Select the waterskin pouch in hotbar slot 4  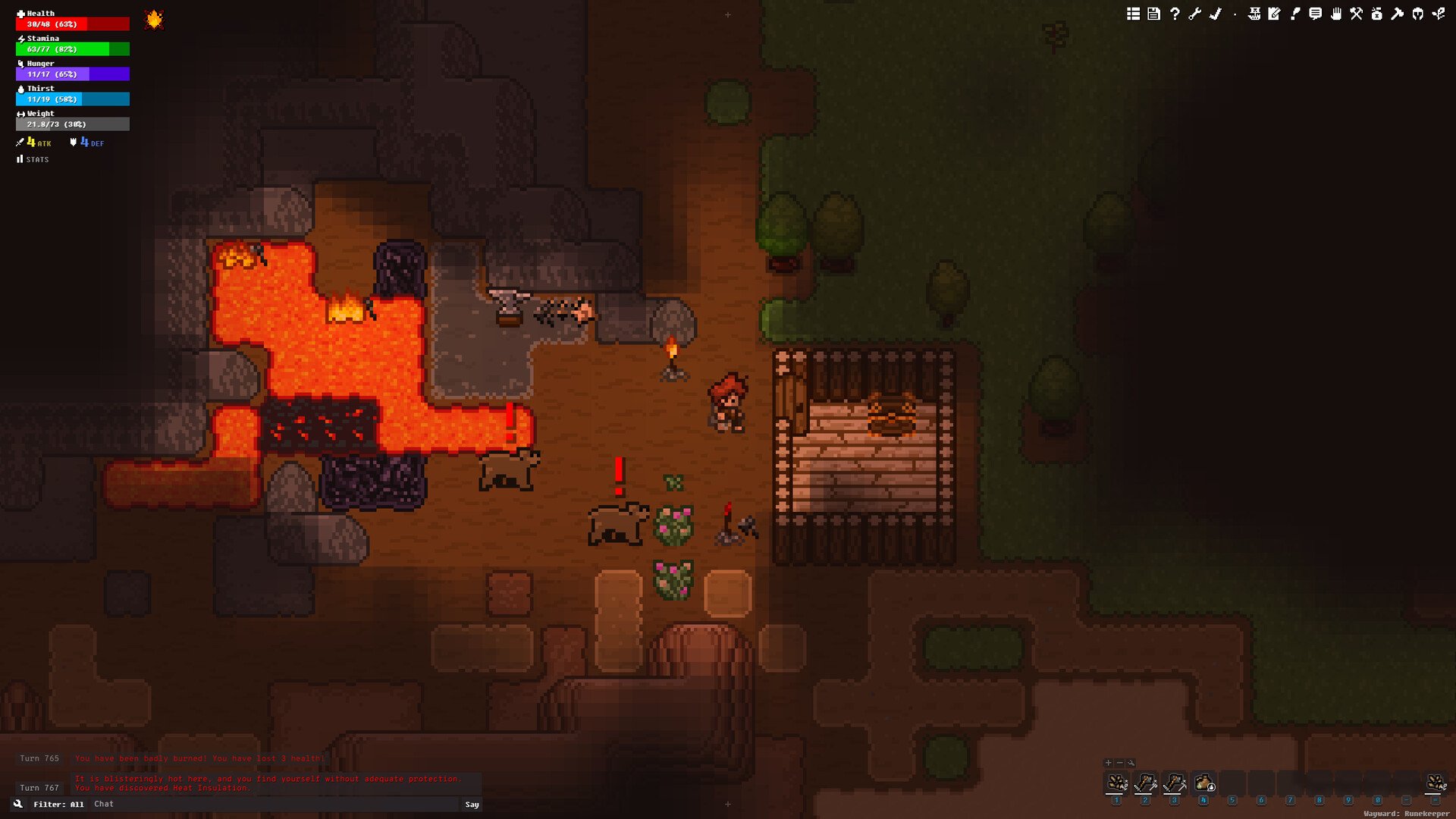coord(1203,783)
